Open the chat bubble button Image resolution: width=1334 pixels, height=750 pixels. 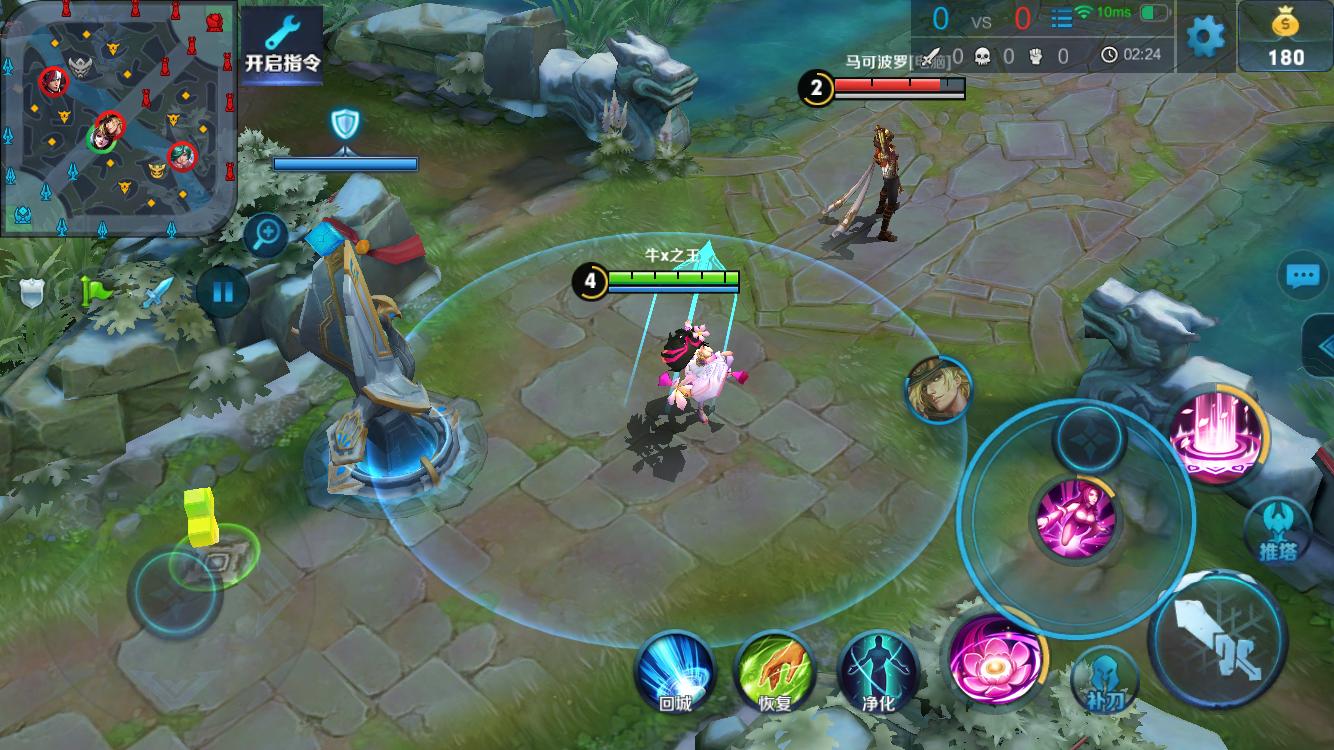click(x=1302, y=276)
